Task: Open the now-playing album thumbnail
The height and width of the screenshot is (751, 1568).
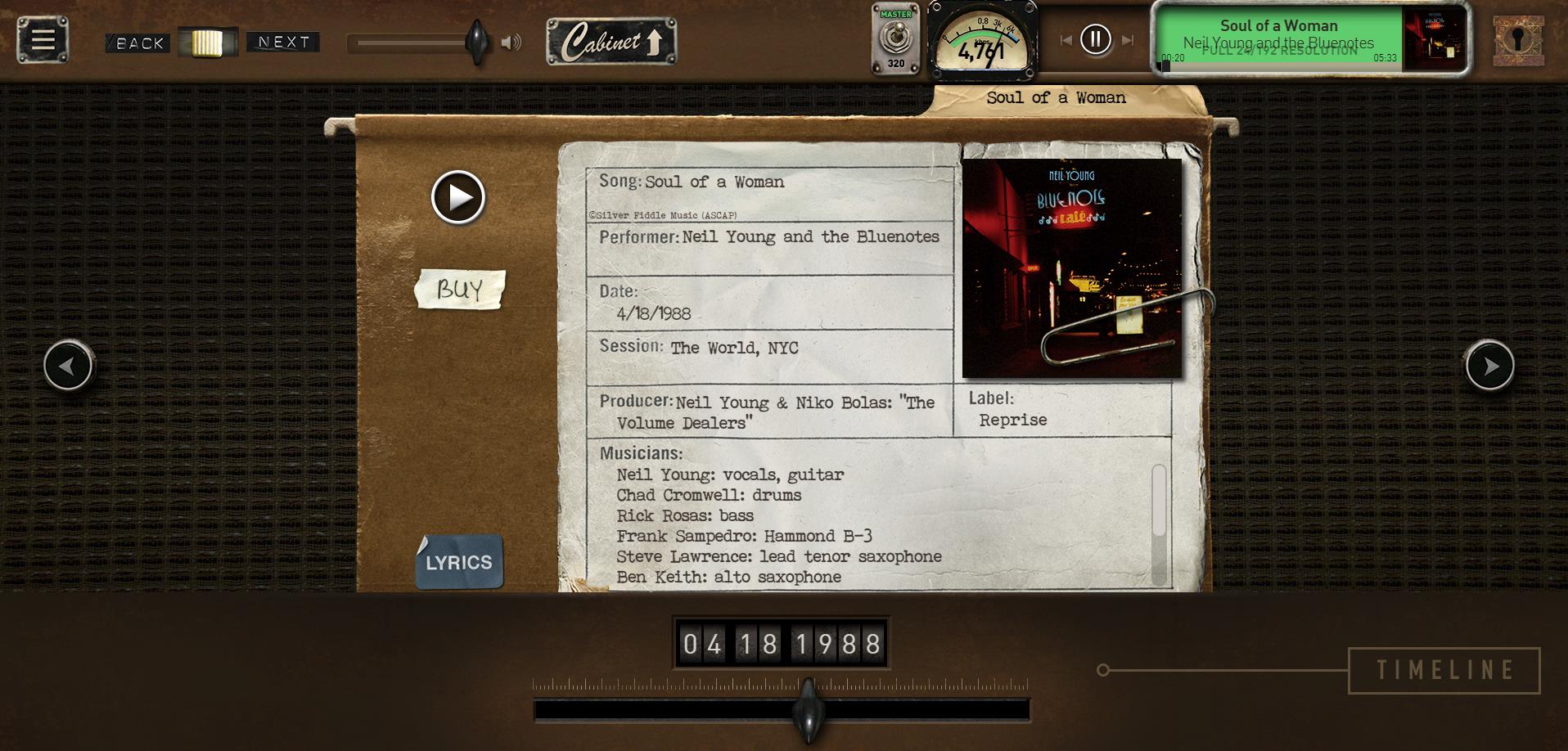Action: click(1434, 39)
